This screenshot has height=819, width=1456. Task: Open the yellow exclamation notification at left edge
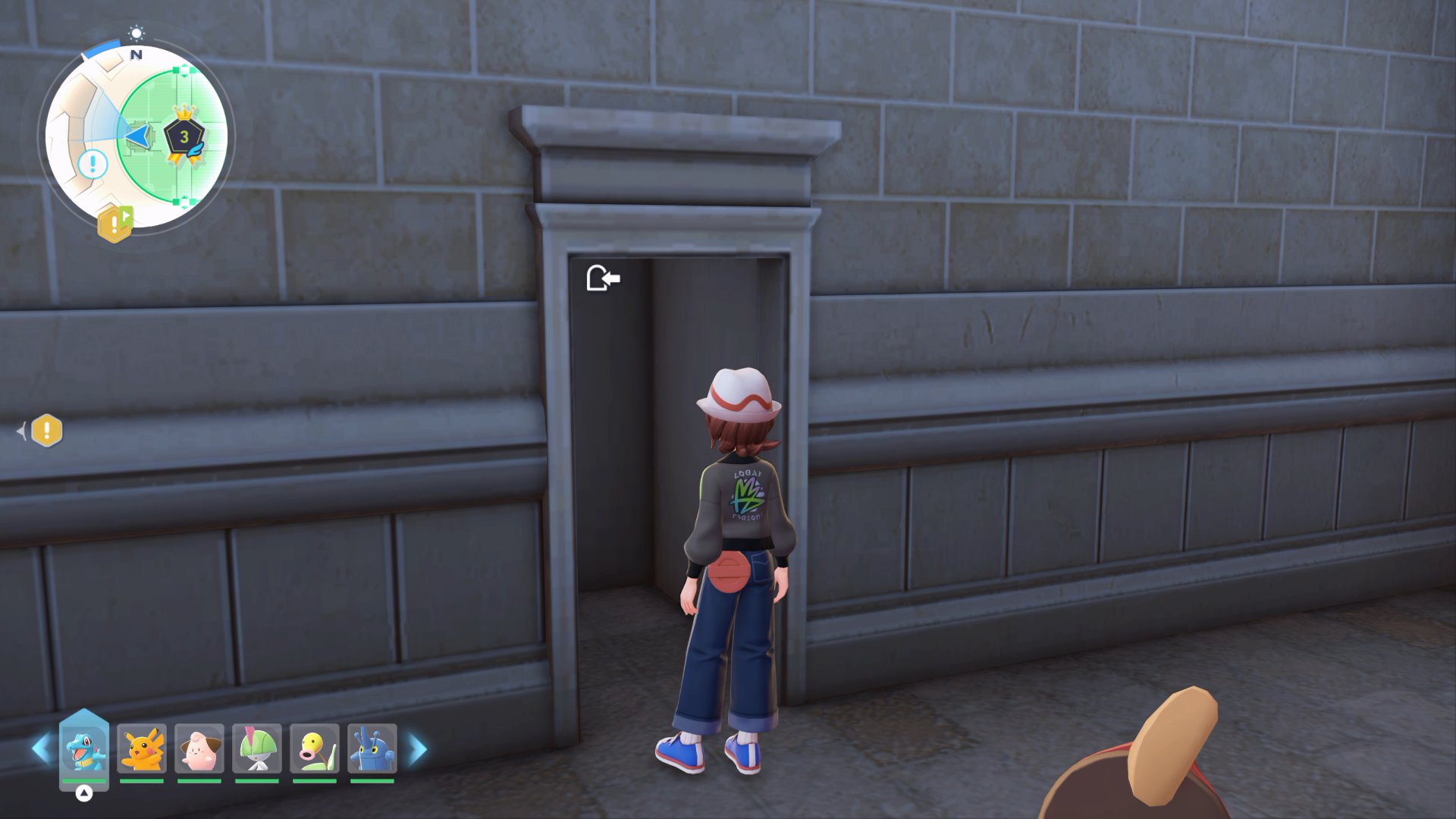point(47,431)
